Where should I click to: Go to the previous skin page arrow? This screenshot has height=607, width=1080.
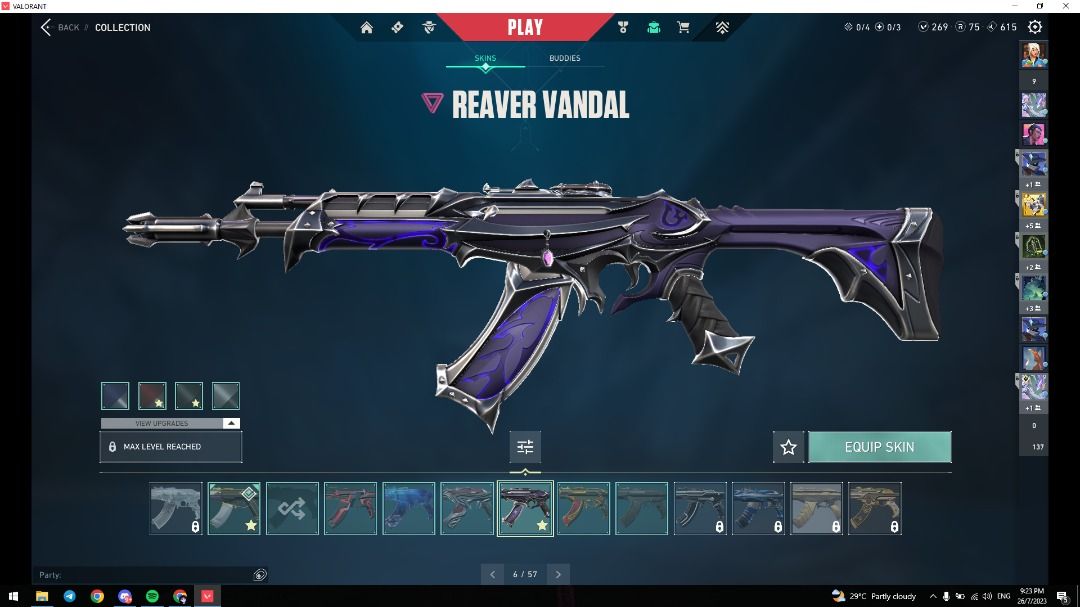pos(491,574)
